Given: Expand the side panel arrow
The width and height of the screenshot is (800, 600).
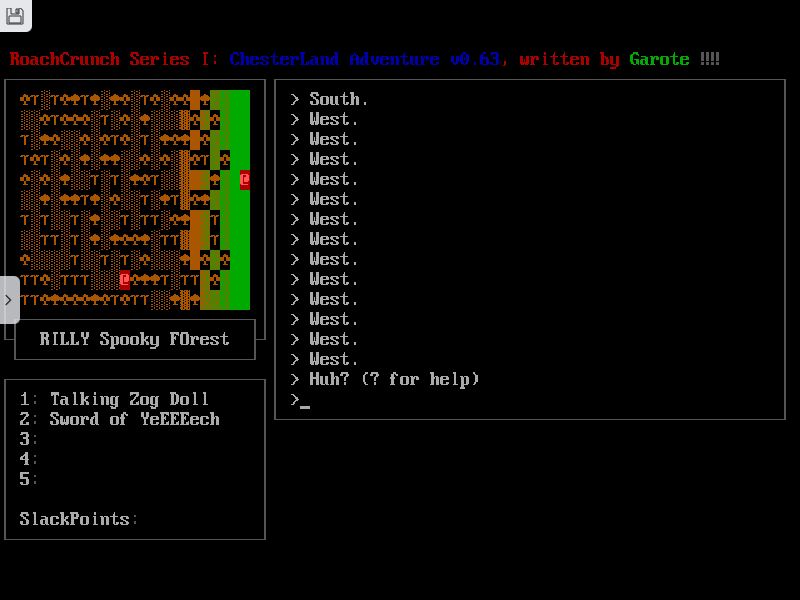Looking at the screenshot, I should click(9, 300).
